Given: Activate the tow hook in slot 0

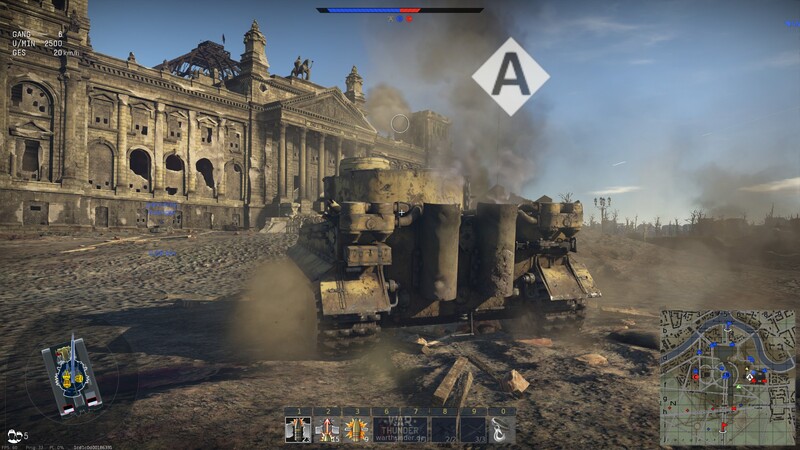Looking at the screenshot, I should [501, 430].
